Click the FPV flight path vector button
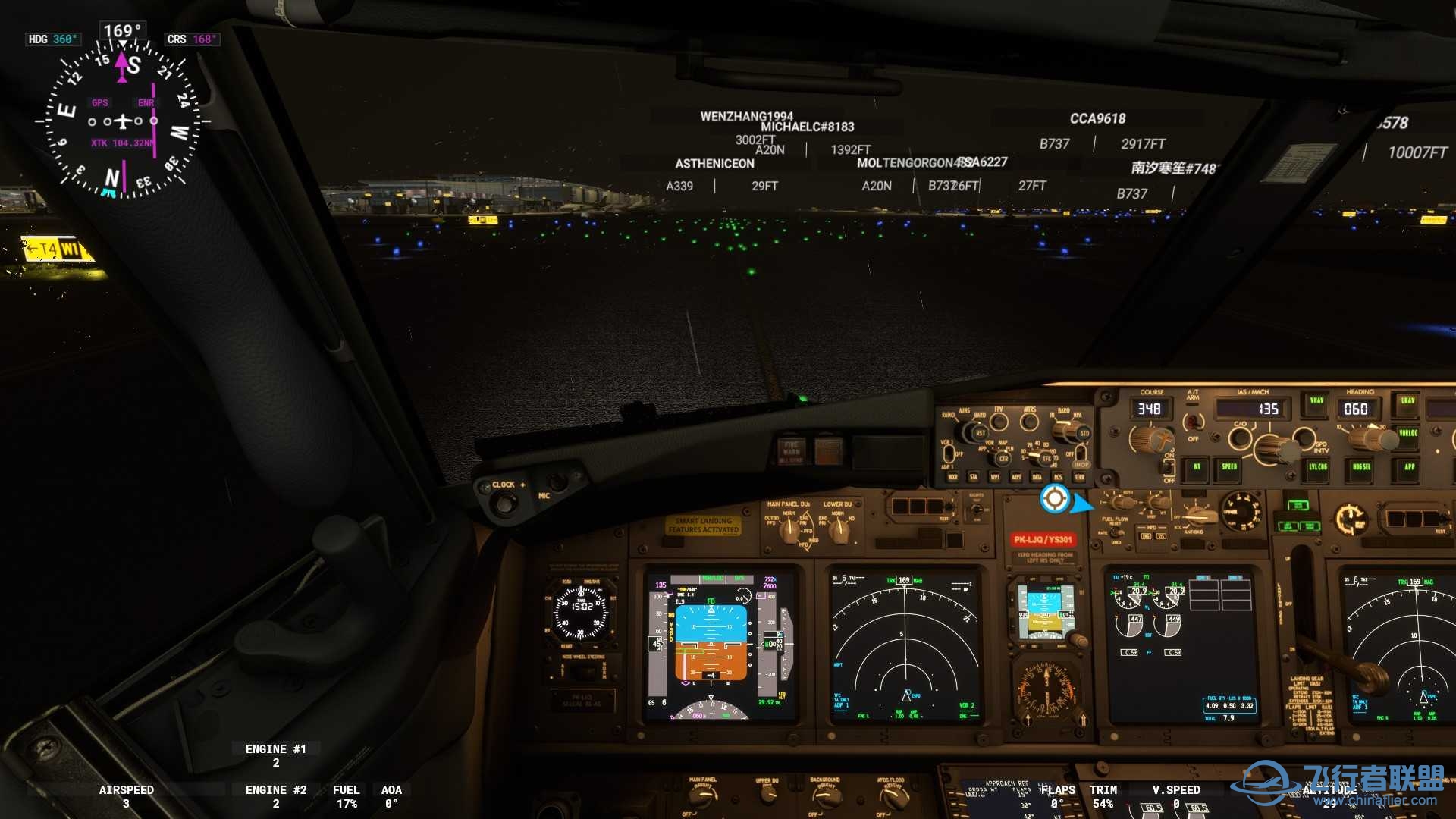This screenshot has height=819, width=1456. coord(999,420)
